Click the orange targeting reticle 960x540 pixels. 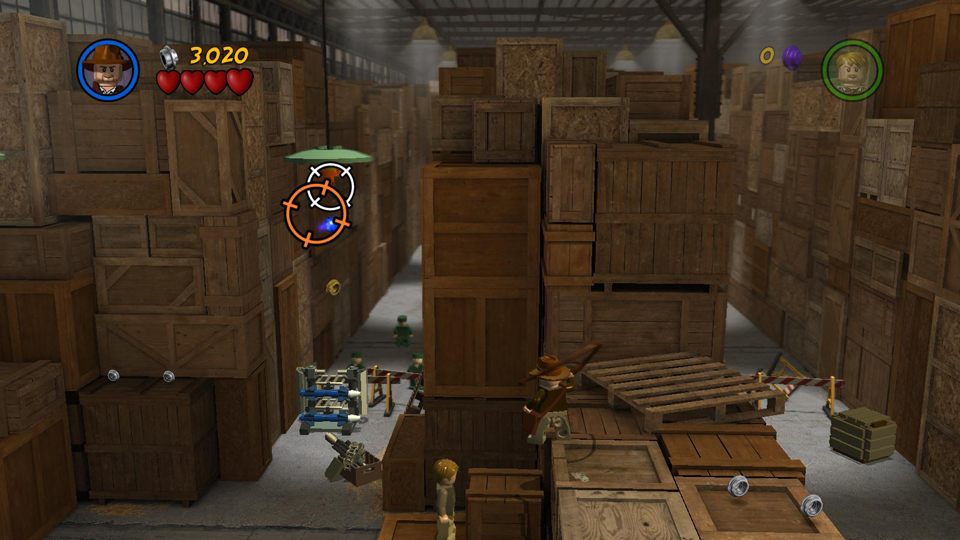(316, 214)
